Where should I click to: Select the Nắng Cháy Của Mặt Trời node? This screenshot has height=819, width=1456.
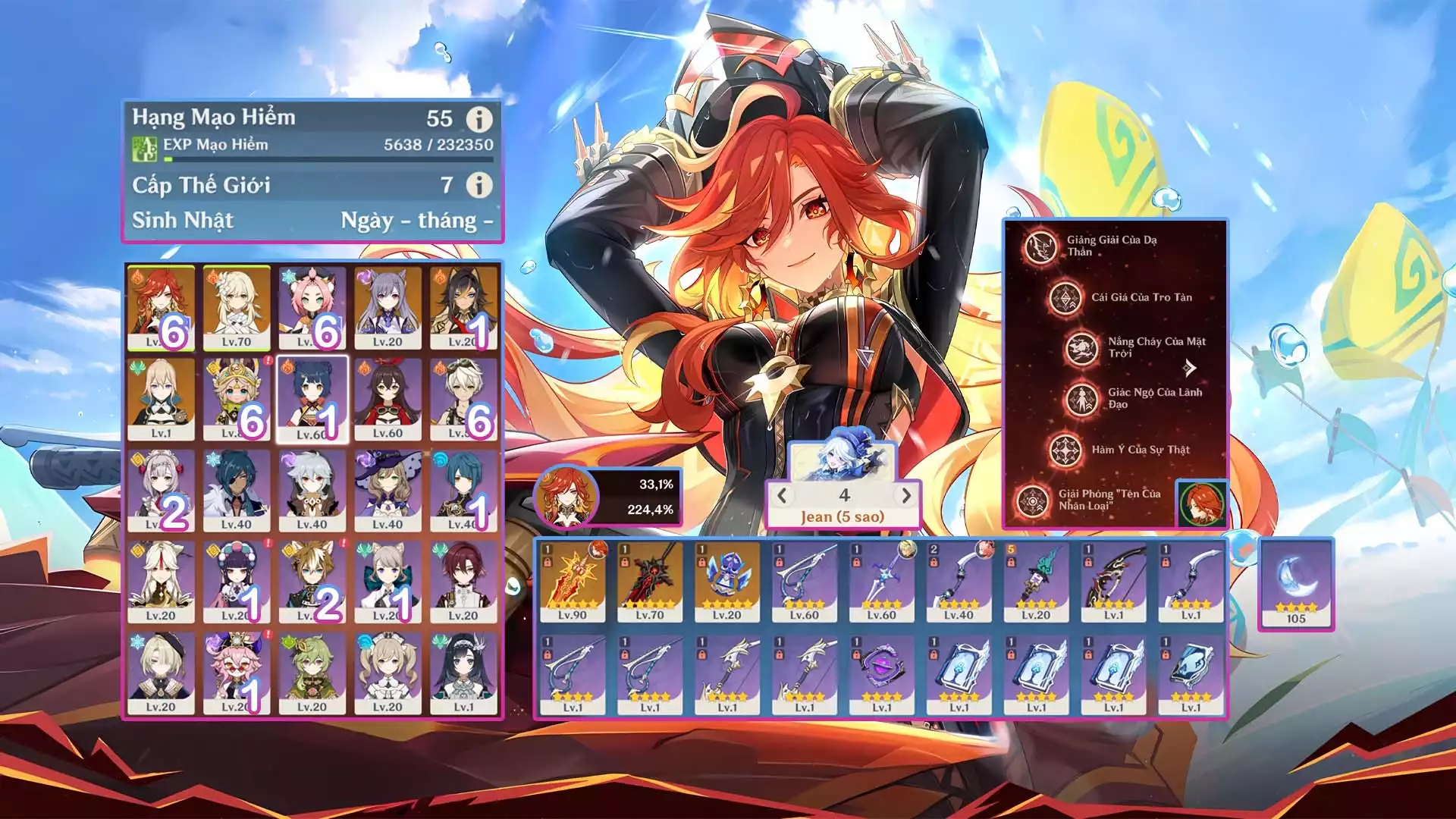pyautogui.click(x=1082, y=348)
